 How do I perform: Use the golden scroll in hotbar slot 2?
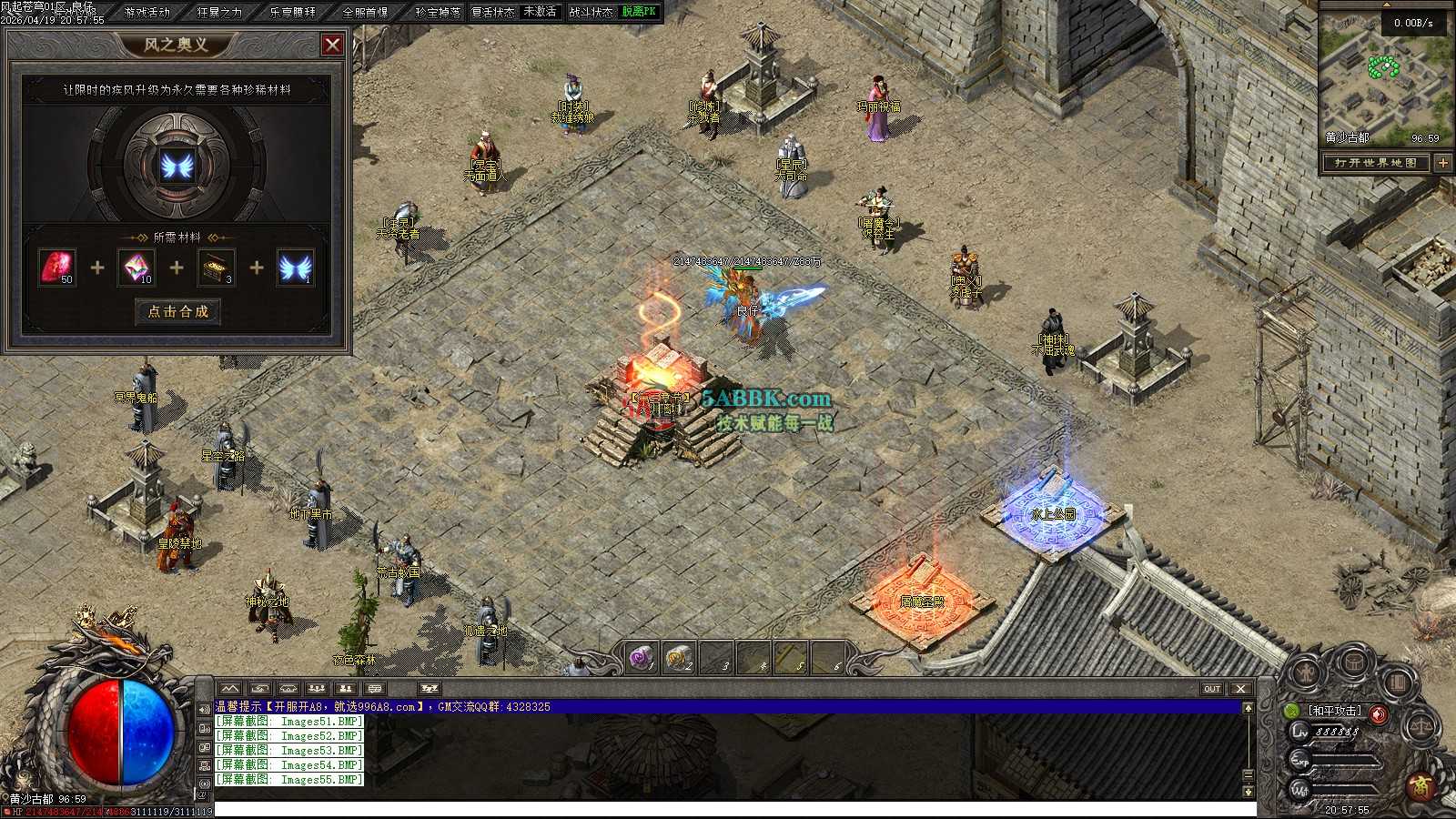[679, 657]
